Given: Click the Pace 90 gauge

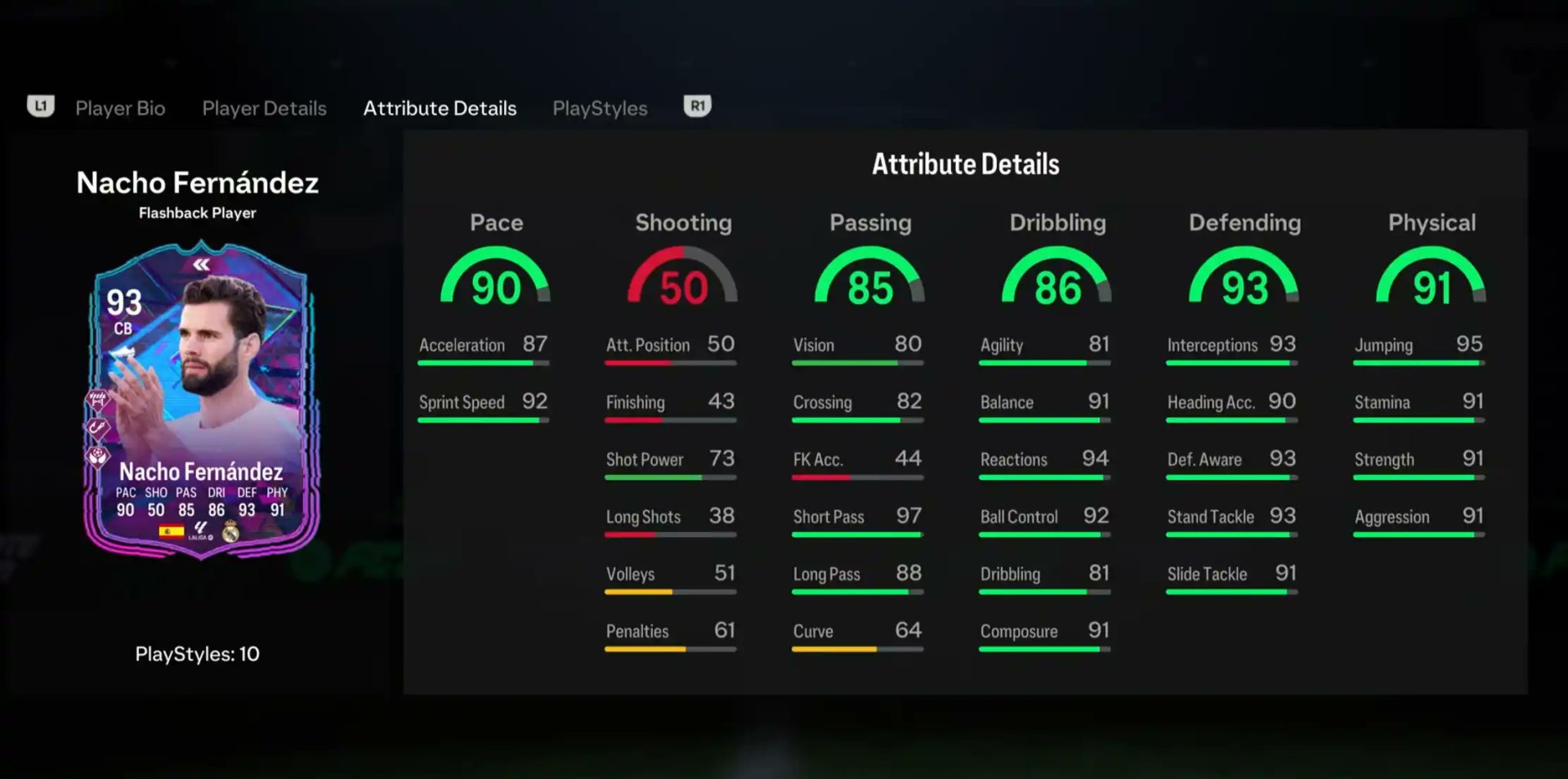Looking at the screenshot, I should coord(496,282).
